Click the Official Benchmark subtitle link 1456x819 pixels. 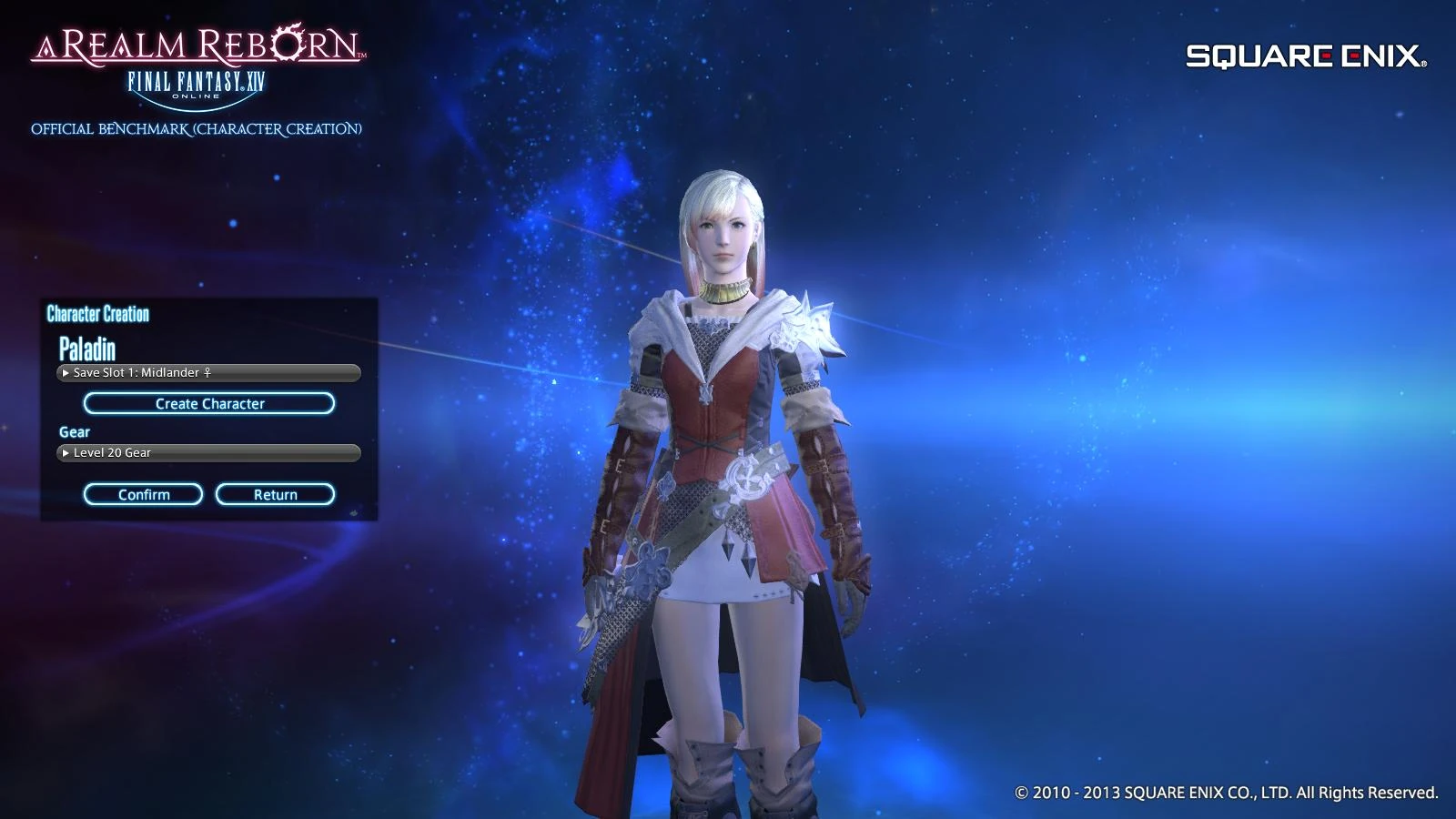pyautogui.click(x=197, y=128)
